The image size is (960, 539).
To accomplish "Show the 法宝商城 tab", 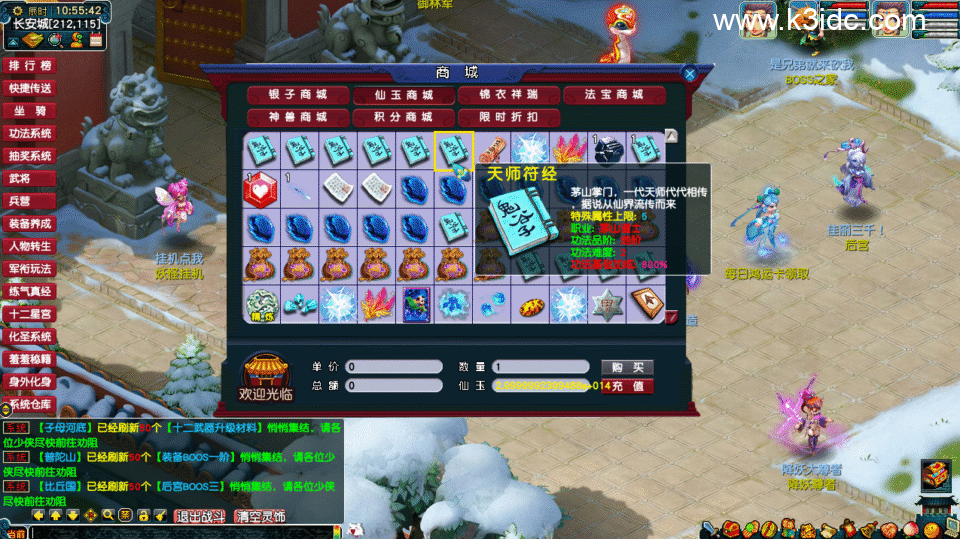I will pyautogui.click(x=614, y=95).
